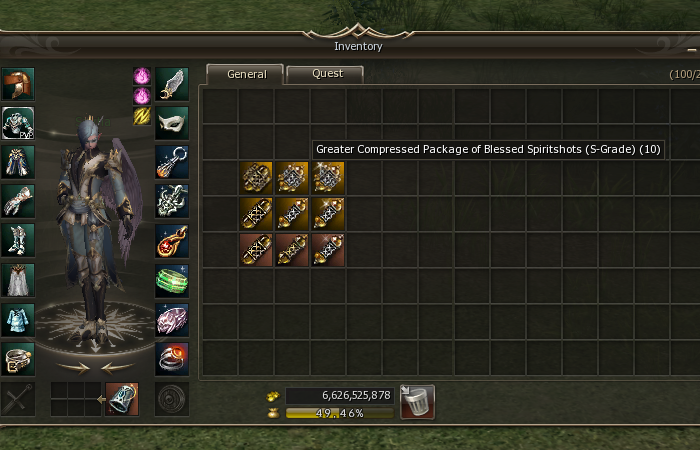Choose the white mask accessory slot
The width and height of the screenshot is (700, 450).
click(171, 123)
